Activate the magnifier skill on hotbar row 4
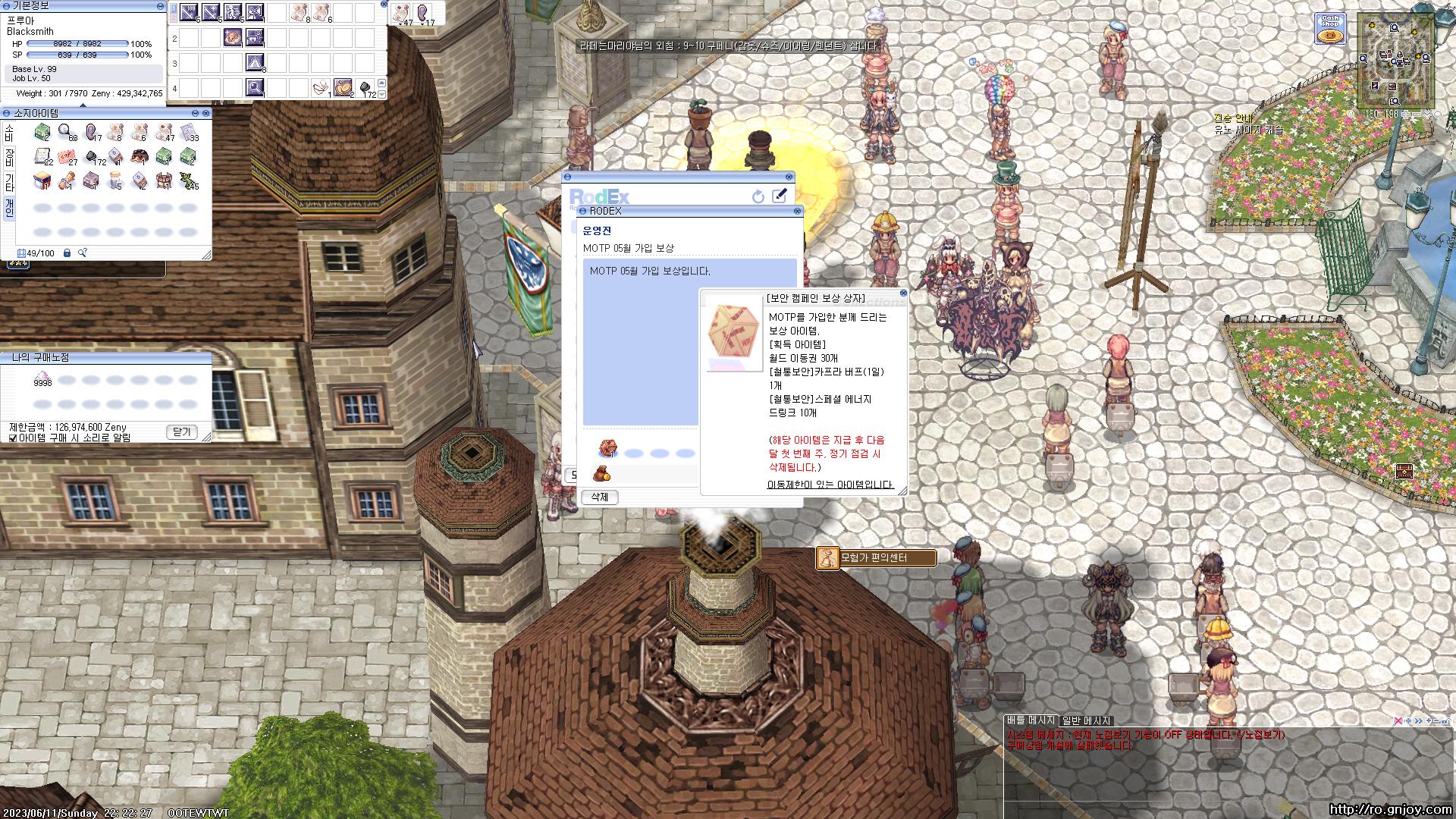The width and height of the screenshot is (1456, 819). [x=255, y=88]
